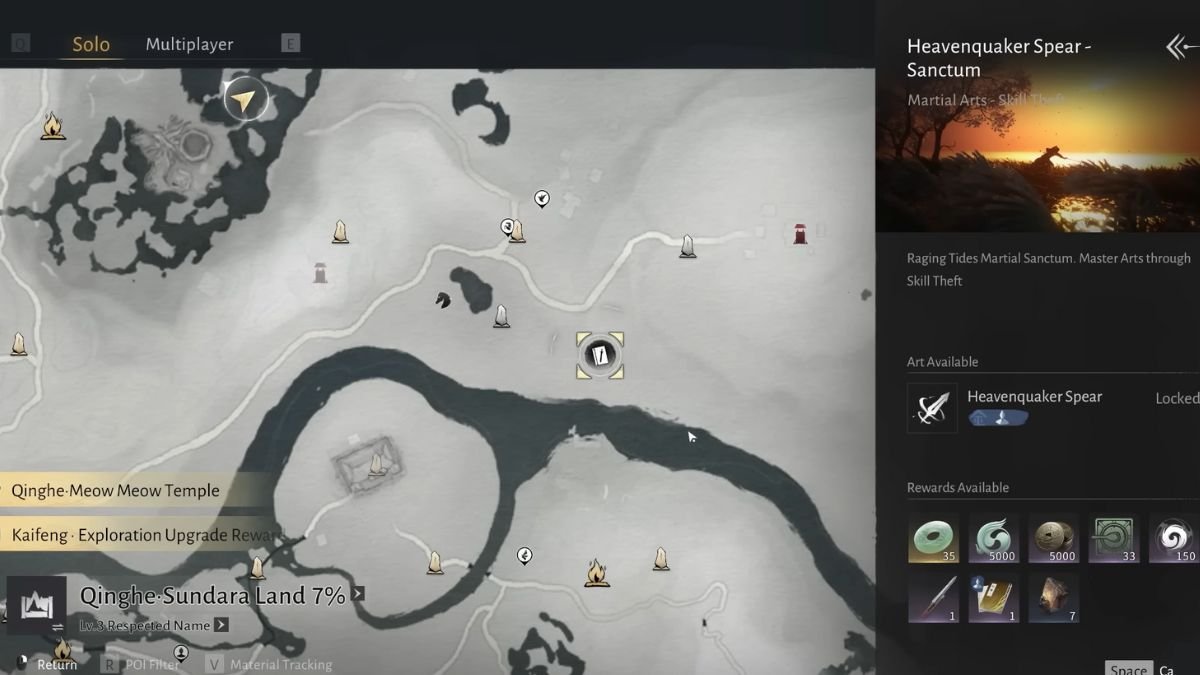Open the Qinghe Meow Meow Temple entry
This screenshot has height=675, width=1200.
[116, 491]
